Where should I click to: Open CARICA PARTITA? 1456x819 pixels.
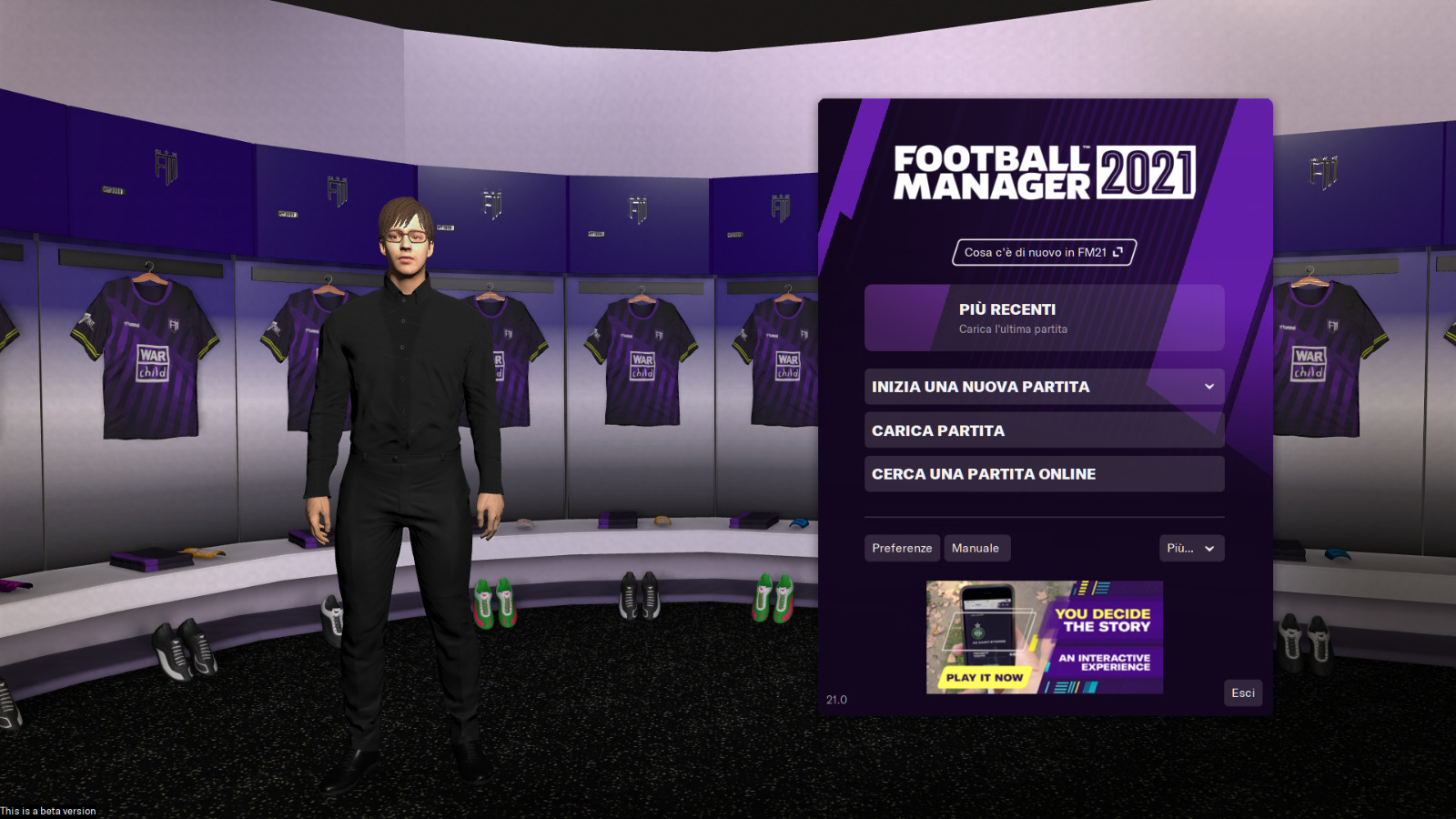tap(1044, 430)
